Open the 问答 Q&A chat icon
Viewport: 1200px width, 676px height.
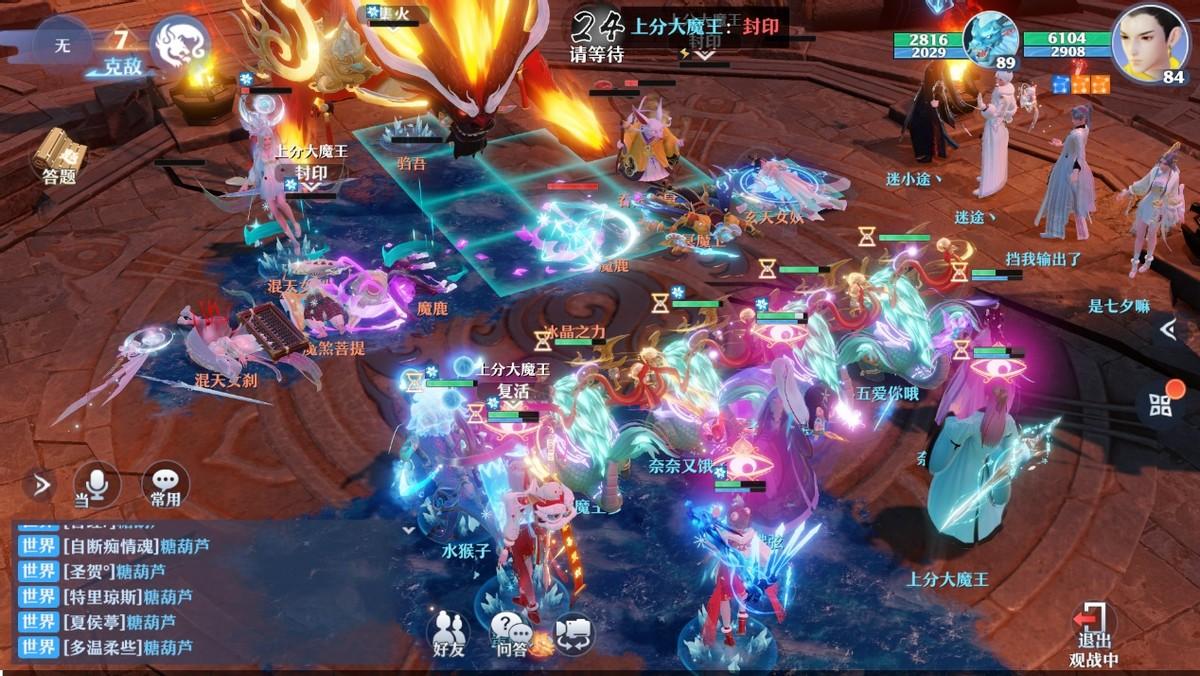pos(510,632)
